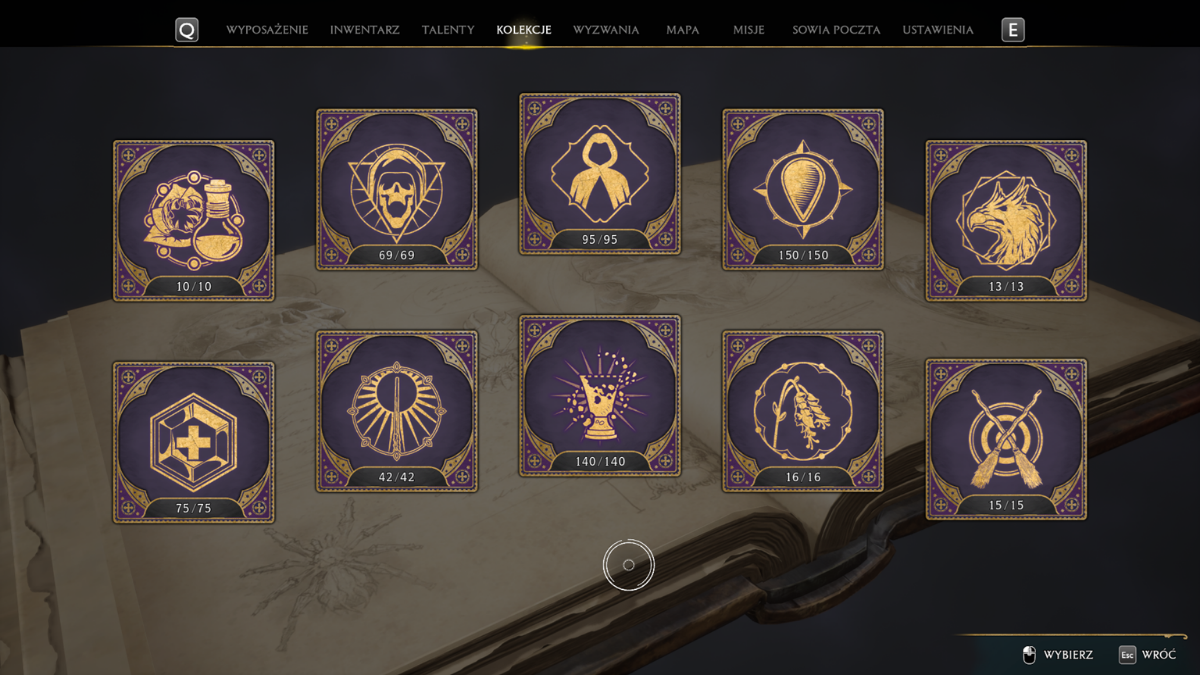This screenshot has height=675, width=1200.
Task: Show the Mapa tab
Action: click(683, 30)
